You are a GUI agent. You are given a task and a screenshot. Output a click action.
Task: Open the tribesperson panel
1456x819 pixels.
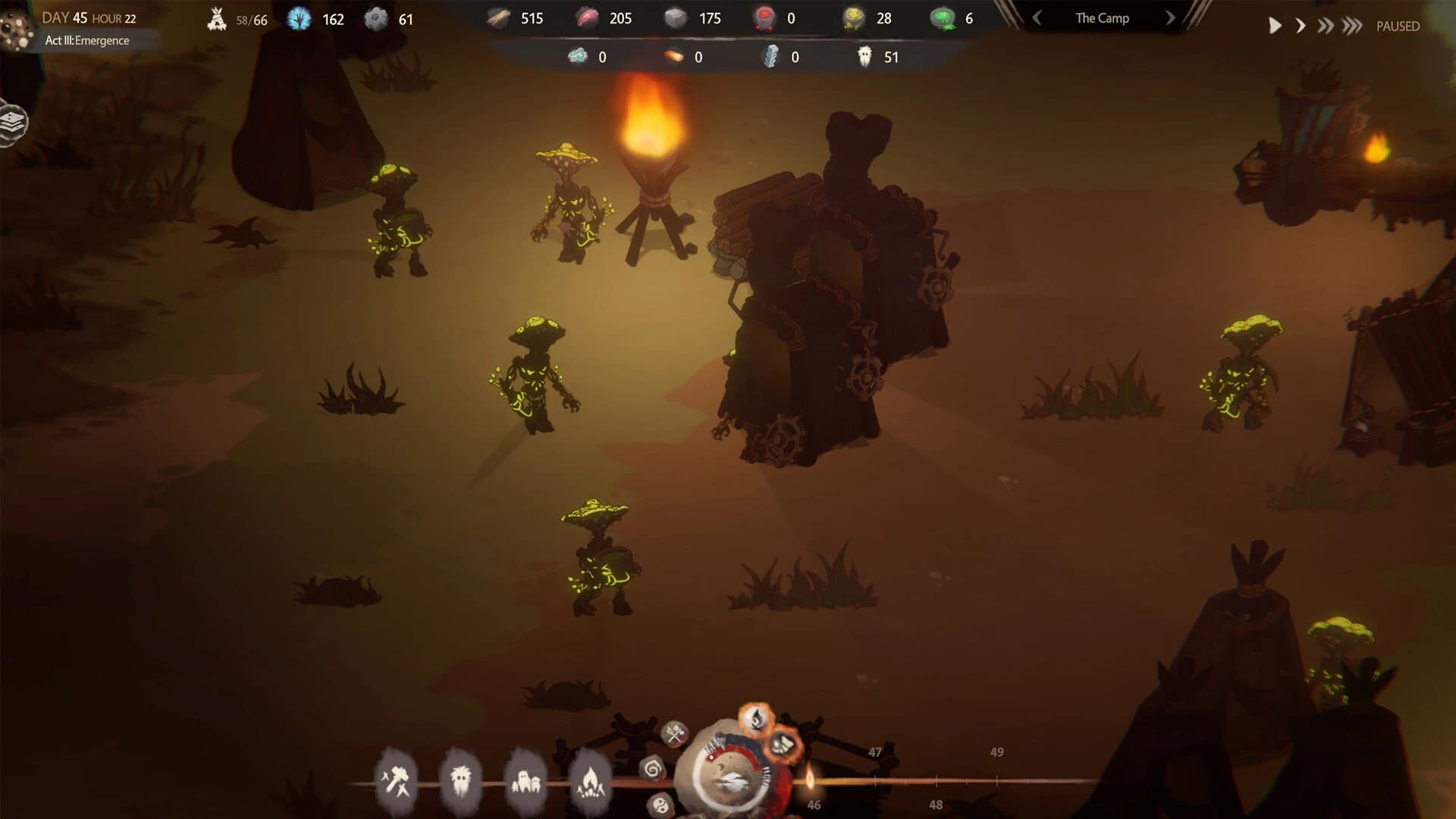(x=461, y=779)
